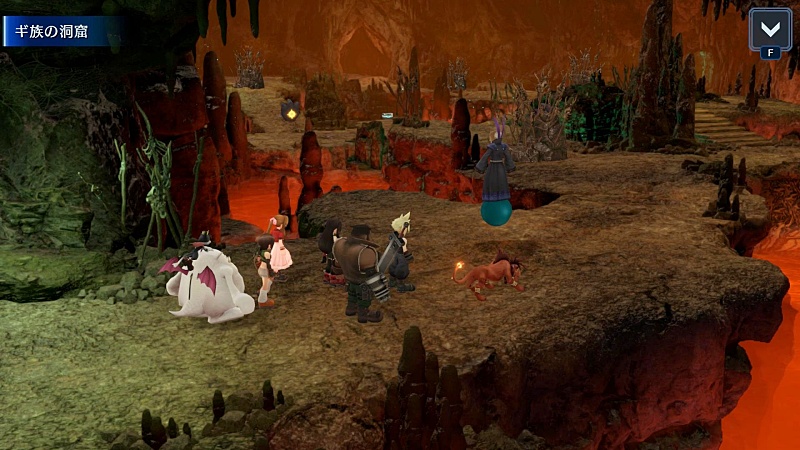The height and width of the screenshot is (450, 800).
Task: Open the down-arrow dropdown menu button
Action: coord(770,28)
